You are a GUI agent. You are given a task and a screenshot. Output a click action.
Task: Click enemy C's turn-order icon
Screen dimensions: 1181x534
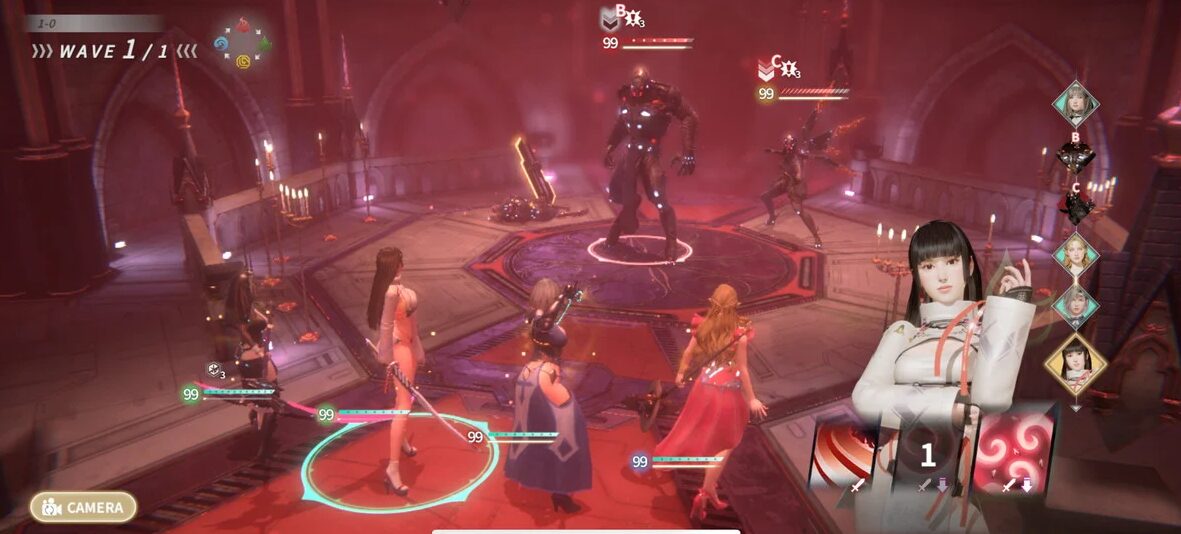pos(1076,207)
